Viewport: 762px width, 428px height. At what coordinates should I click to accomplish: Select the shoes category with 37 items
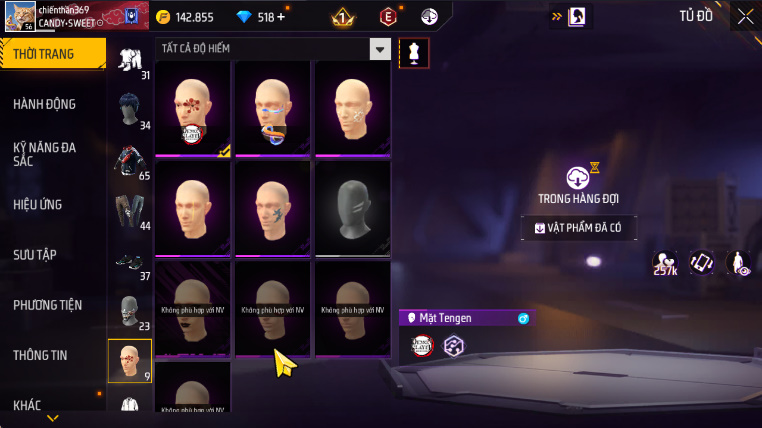pyautogui.click(x=130, y=262)
